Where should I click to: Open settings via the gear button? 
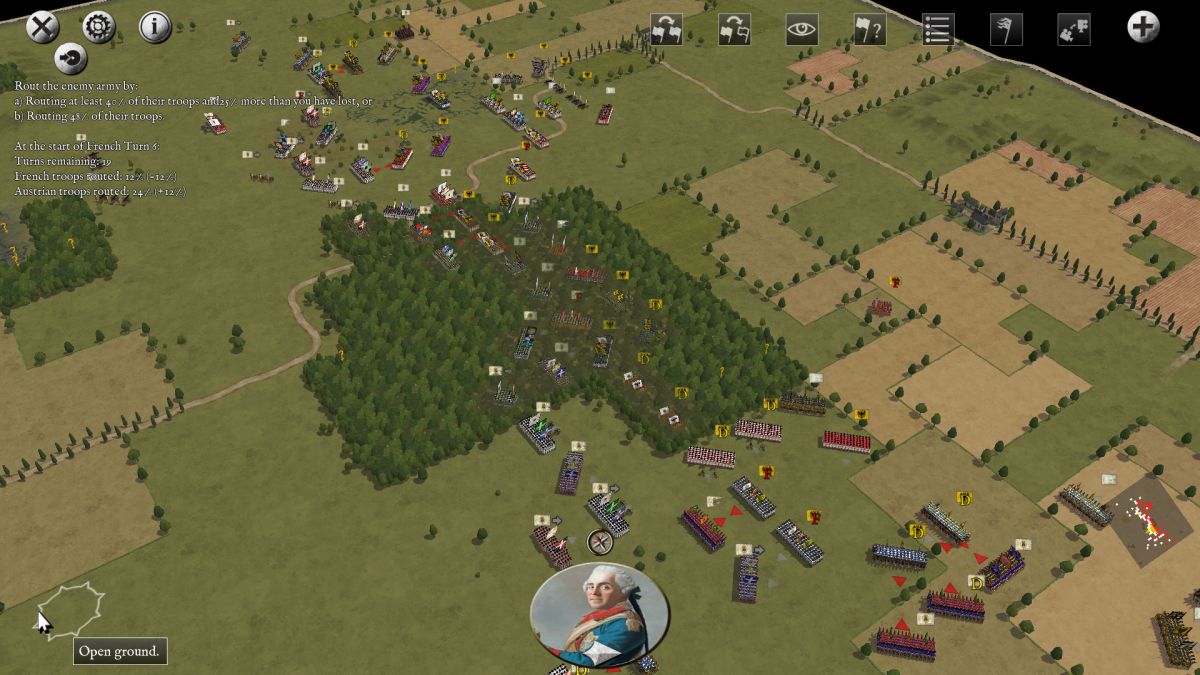99,26
